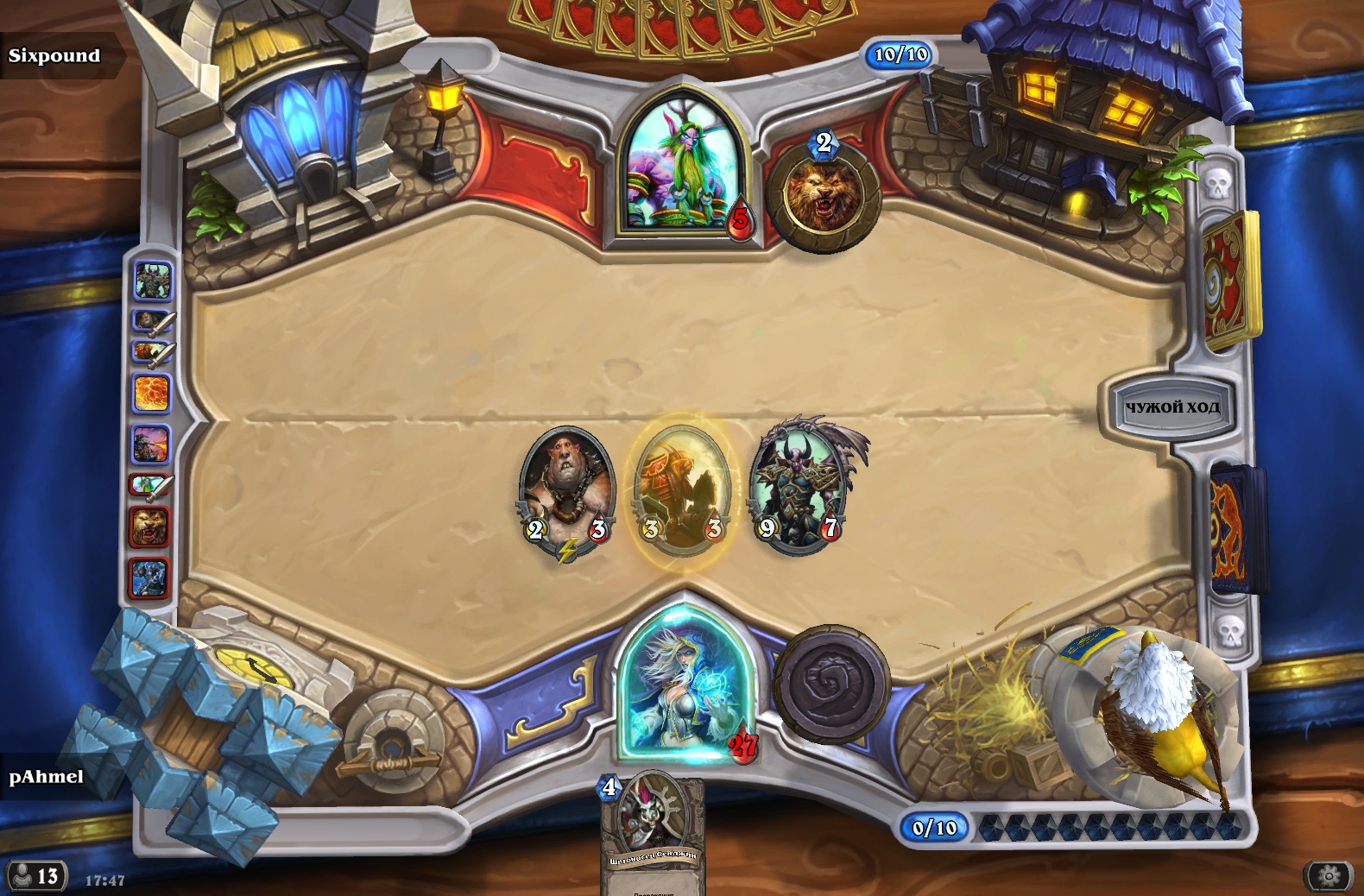
Task: Click your blue card deck
Action: click(x=1236, y=528)
